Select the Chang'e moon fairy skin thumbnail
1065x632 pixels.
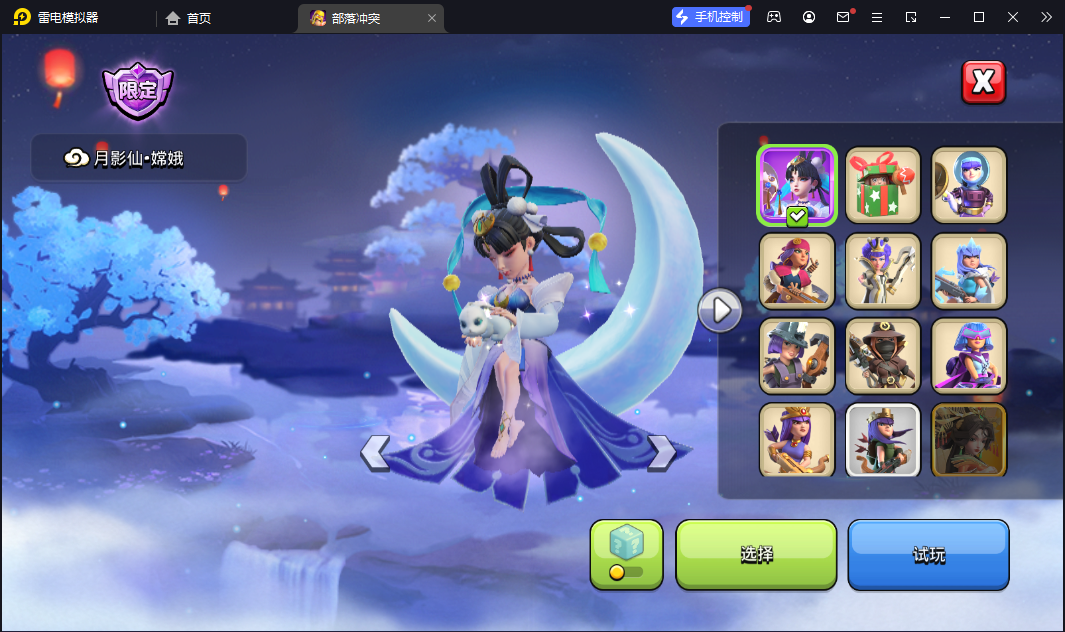click(x=796, y=185)
